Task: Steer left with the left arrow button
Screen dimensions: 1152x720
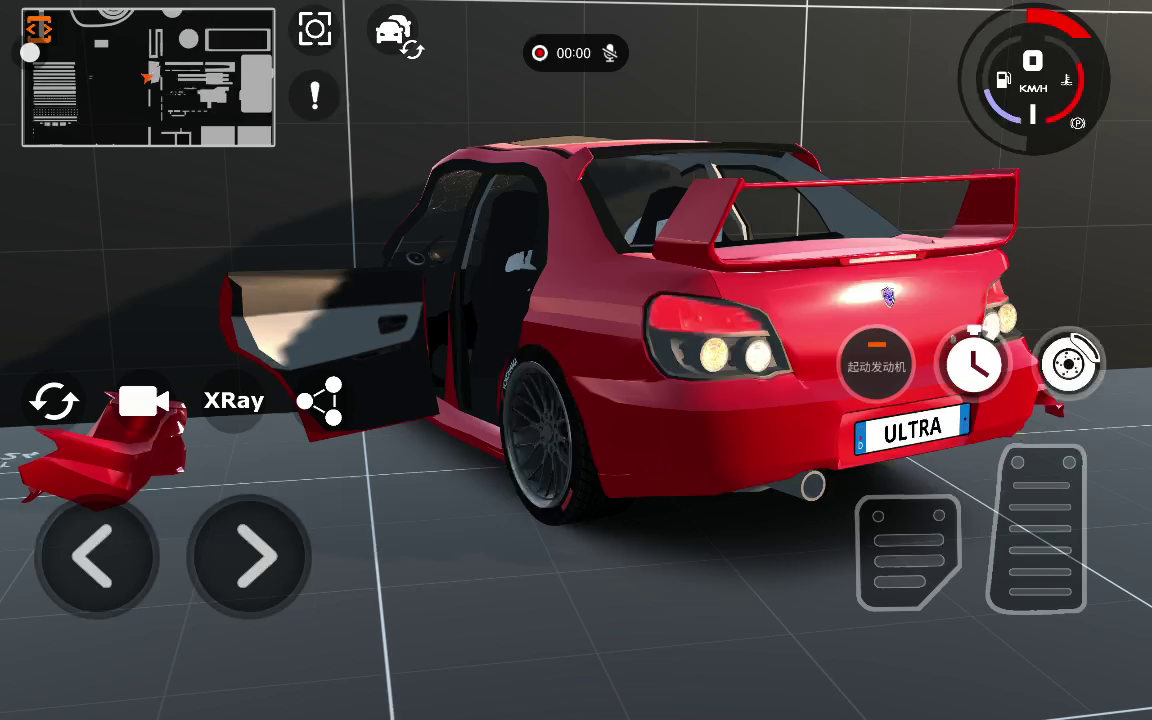Action: (96, 556)
